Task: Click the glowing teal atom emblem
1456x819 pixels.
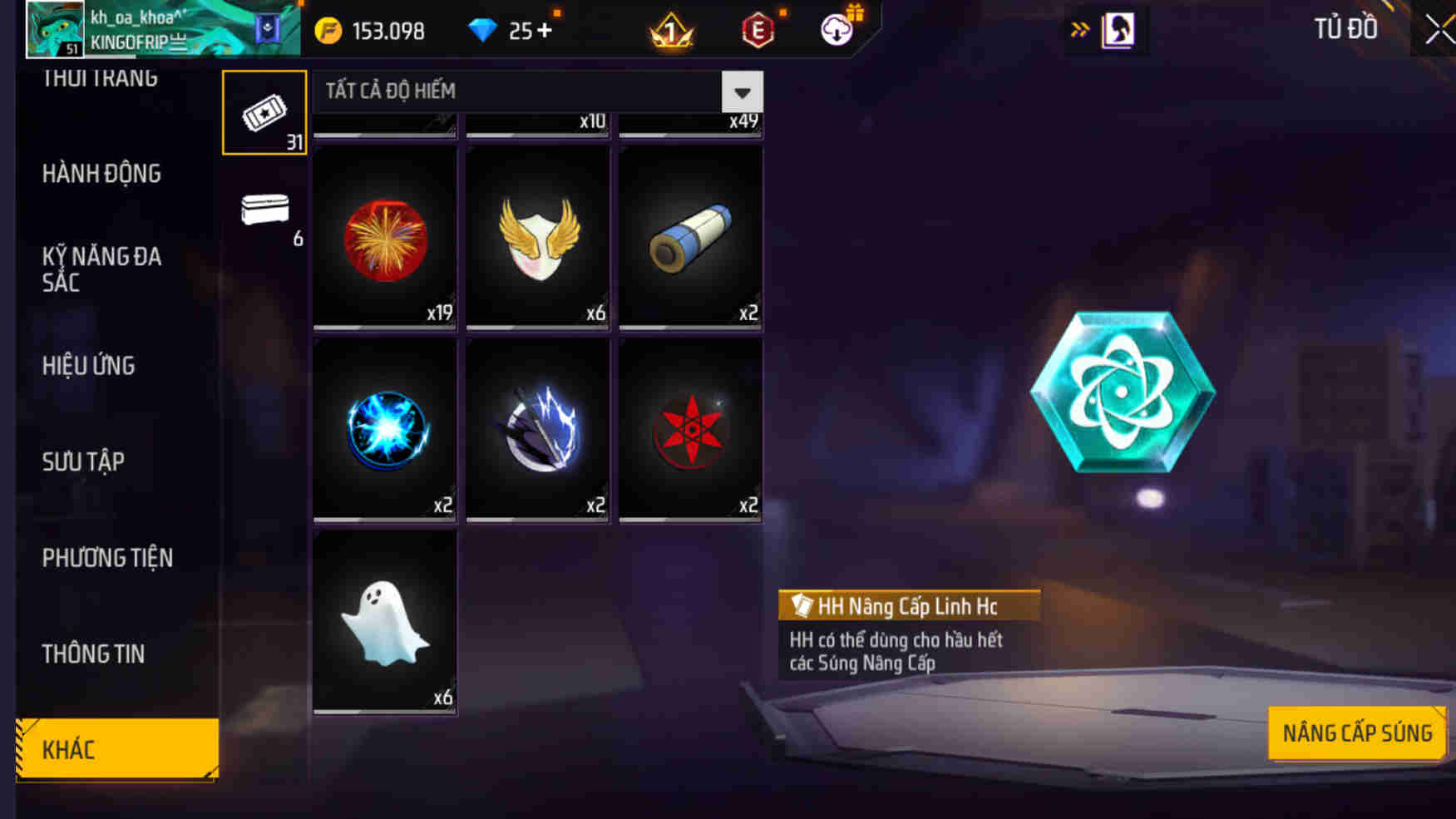Action: [1123, 391]
